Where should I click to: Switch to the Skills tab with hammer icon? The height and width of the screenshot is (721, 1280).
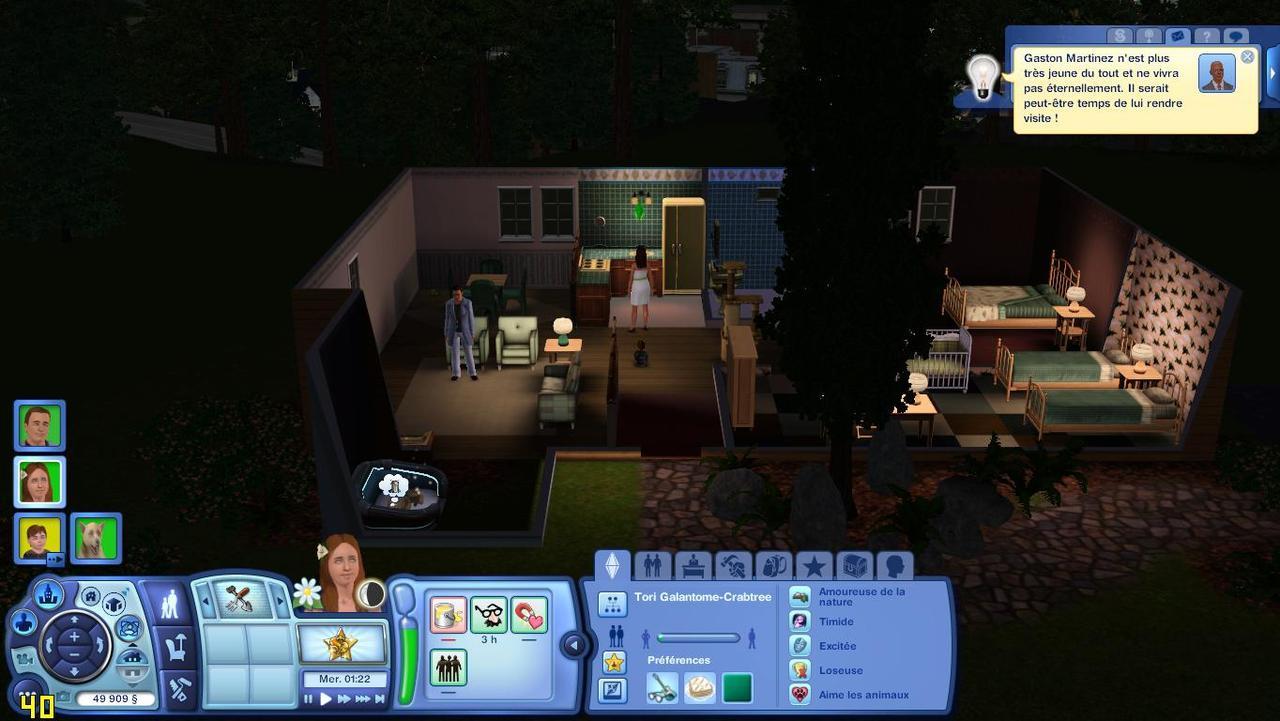(733, 566)
